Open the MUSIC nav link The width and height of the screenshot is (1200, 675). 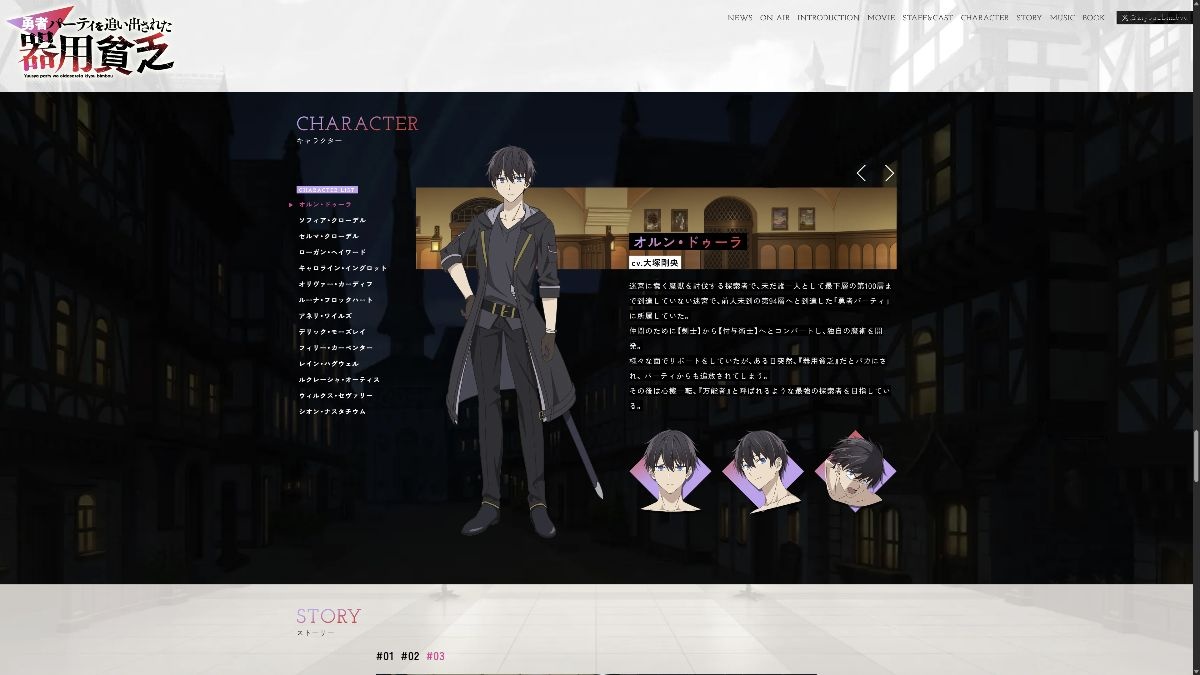click(1062, 18)
